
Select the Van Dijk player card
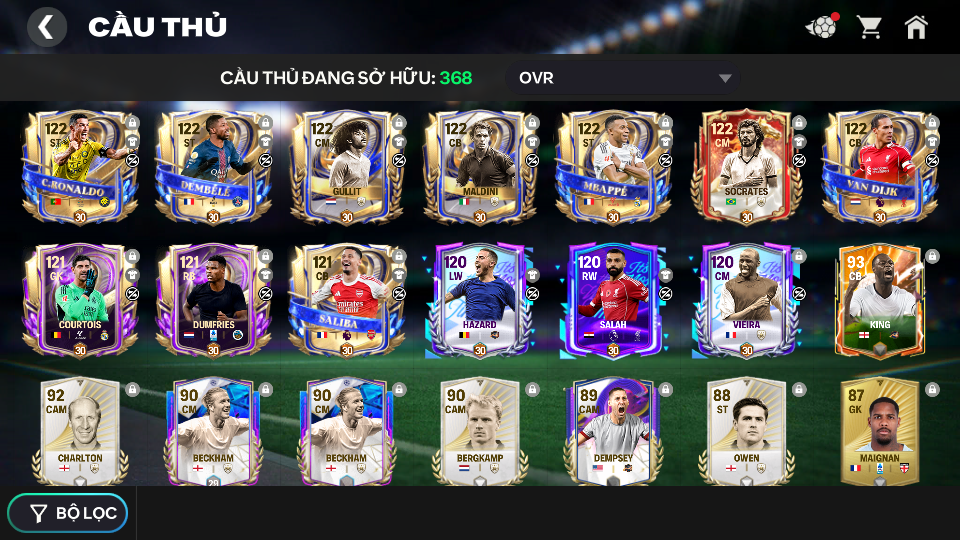point(880,167)
